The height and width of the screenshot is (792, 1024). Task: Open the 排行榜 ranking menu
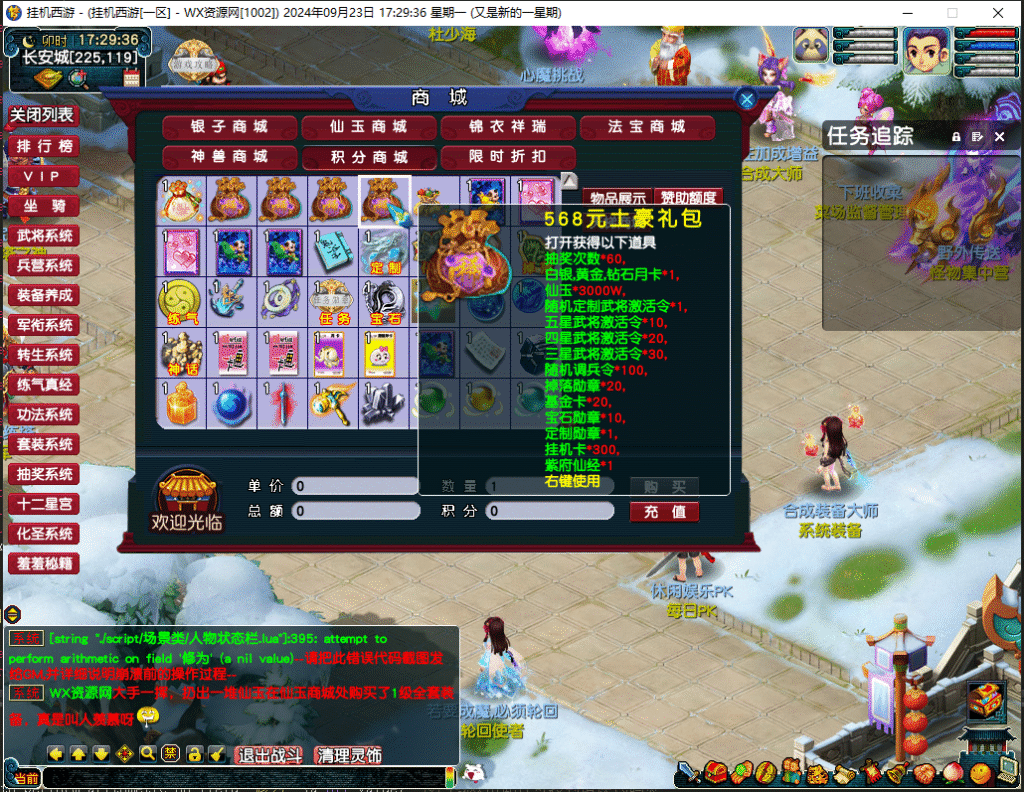44,146
